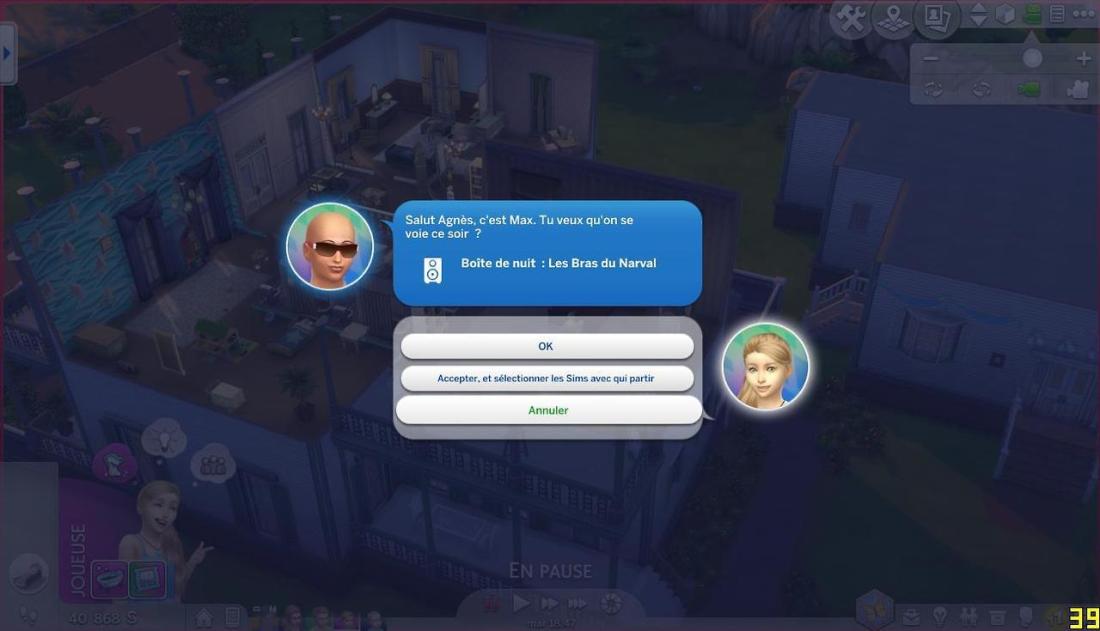Open the three-dots game menu
This screenshot has width=1100, height=631.
tap(1083, 14)
